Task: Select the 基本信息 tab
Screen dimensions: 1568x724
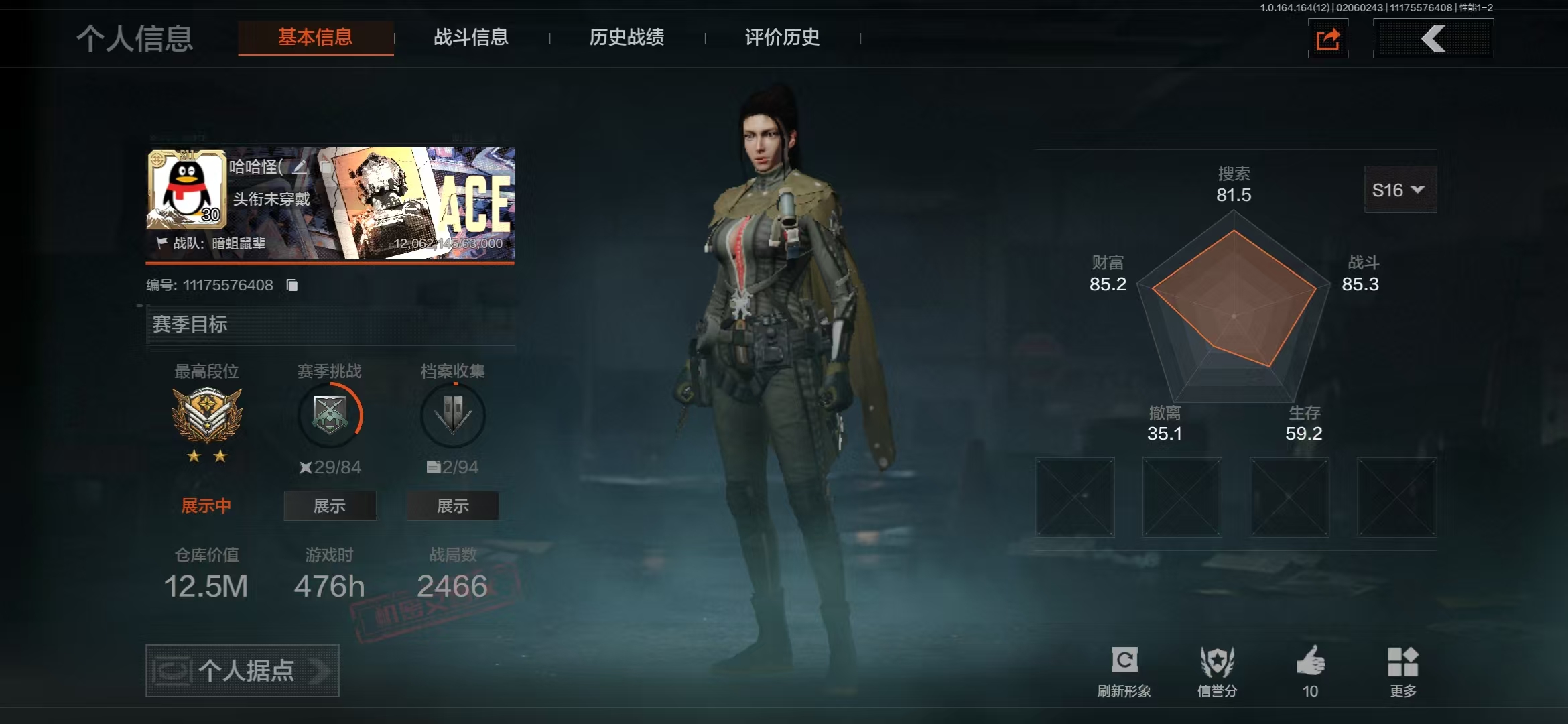Action: (316, 38)
